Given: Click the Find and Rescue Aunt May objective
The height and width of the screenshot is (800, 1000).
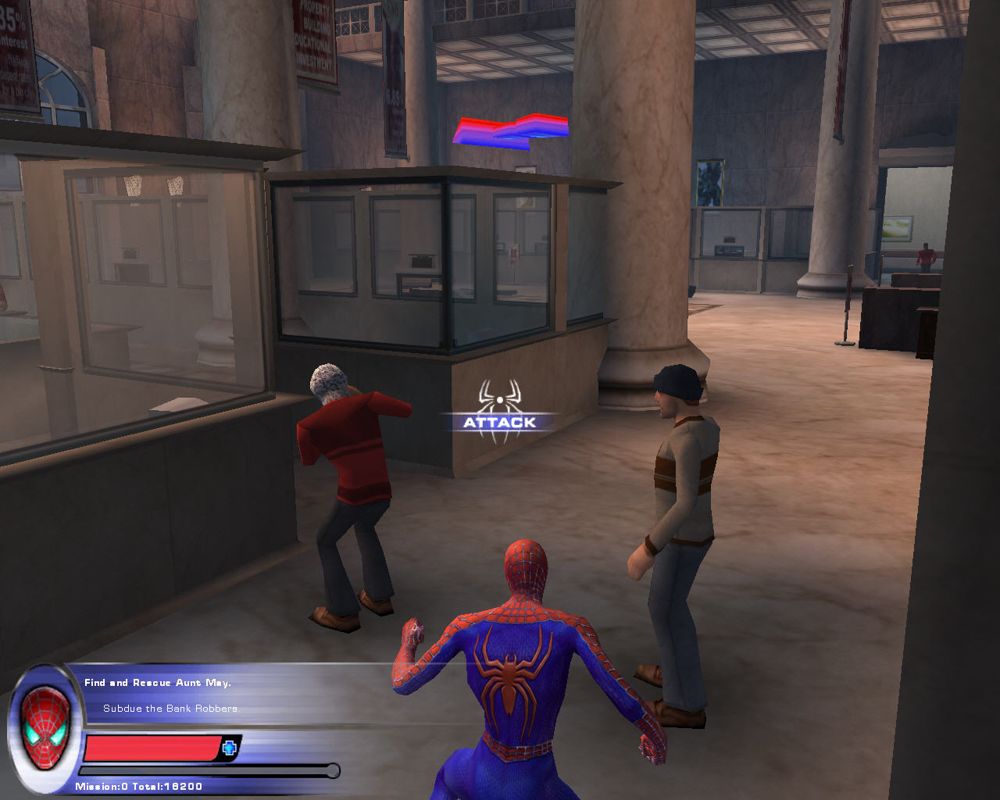Looking at the screenshot, I should [157, 682].
